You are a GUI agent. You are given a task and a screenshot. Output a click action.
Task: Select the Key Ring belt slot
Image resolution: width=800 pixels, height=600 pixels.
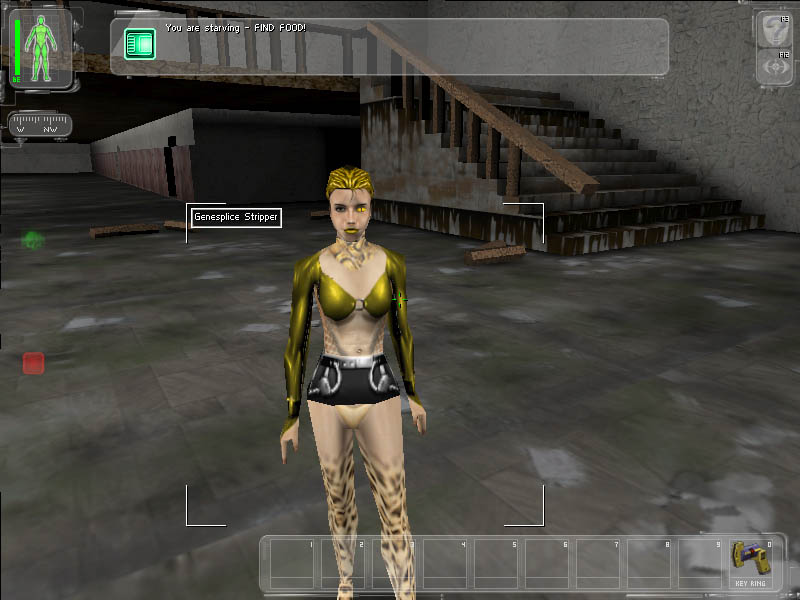point(751,562)
